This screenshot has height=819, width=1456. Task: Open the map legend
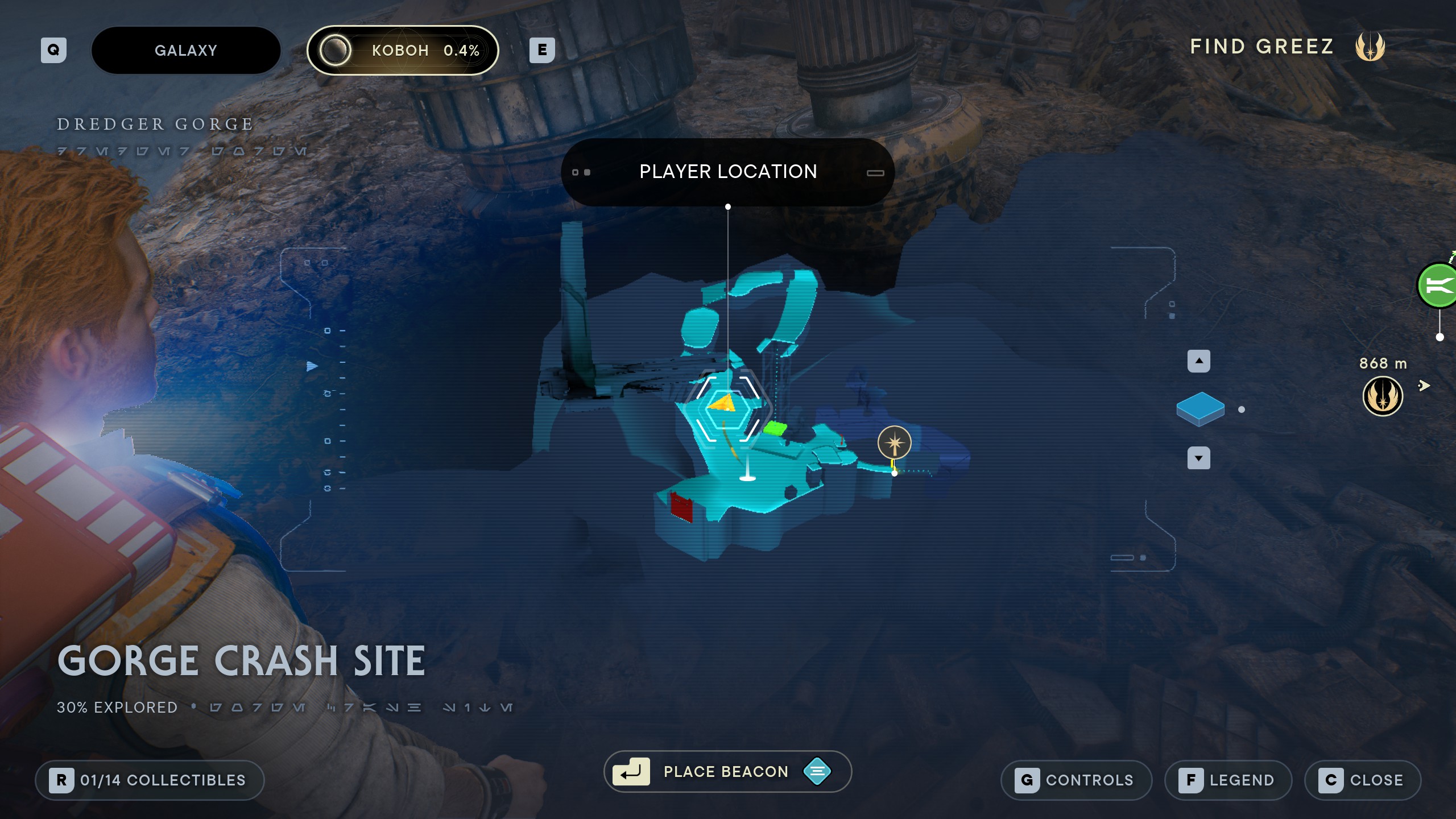(1228, 780)
